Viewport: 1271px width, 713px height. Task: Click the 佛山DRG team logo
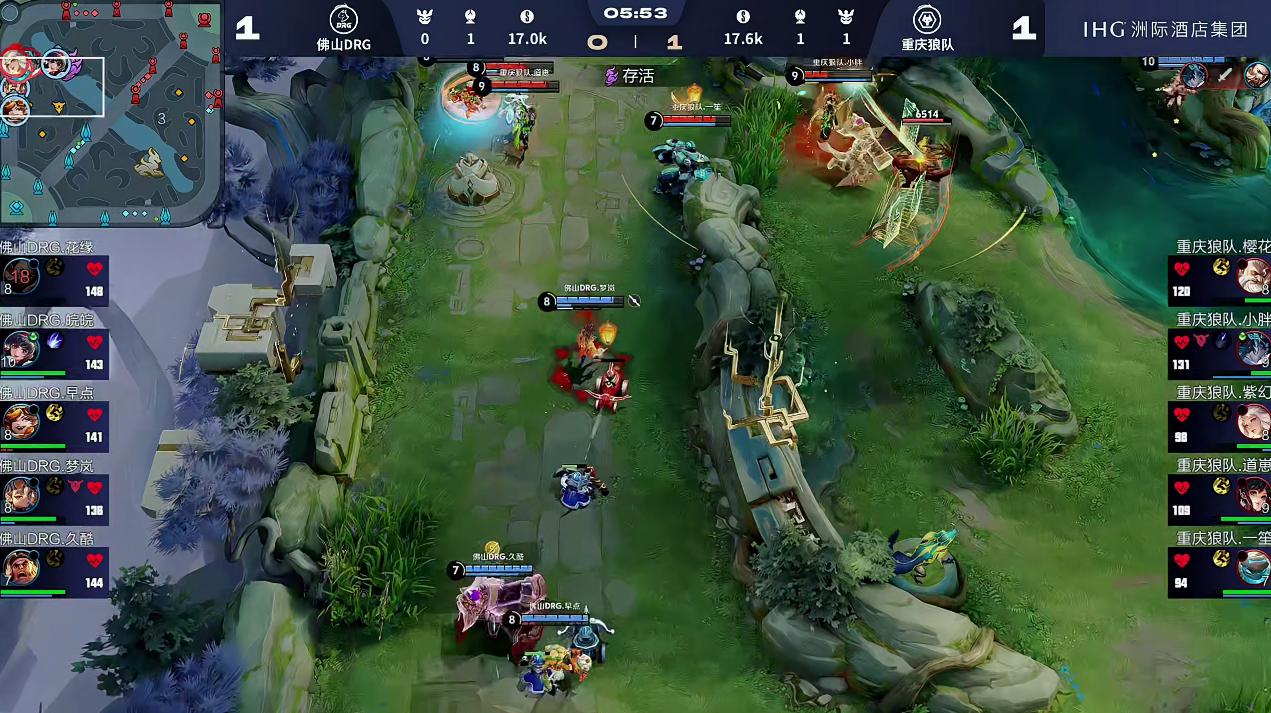click(344, 20)
